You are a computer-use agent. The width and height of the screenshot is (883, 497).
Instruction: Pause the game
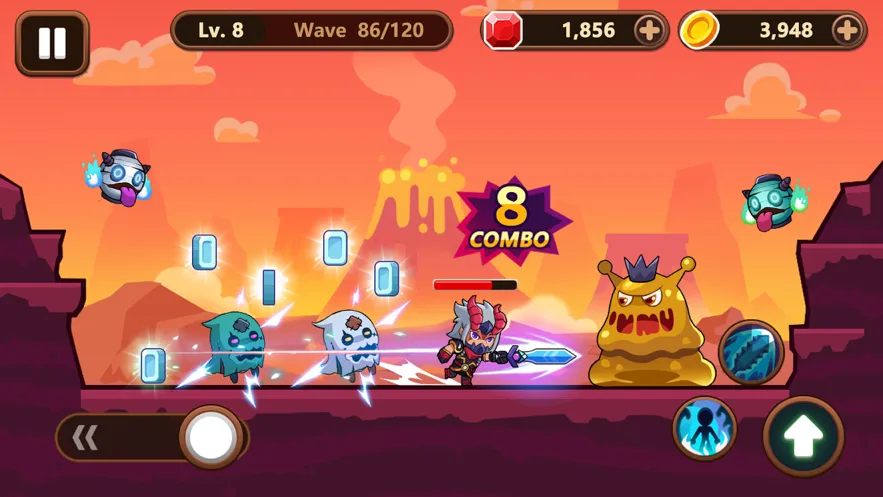(x=52, y=43)
